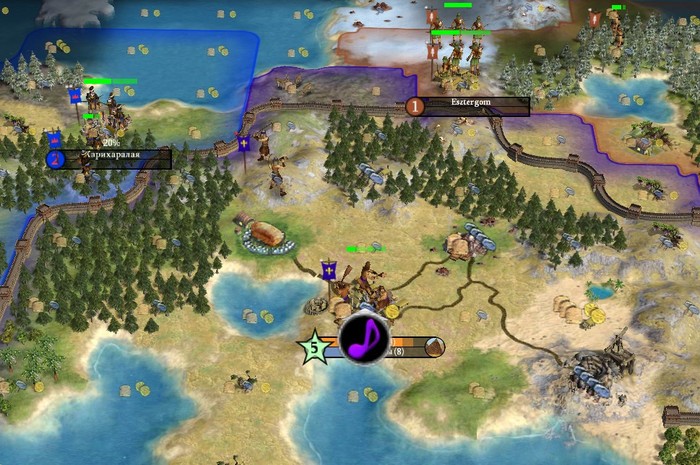
Task: Click the purple music note culture icon
Action: [364, 337]
